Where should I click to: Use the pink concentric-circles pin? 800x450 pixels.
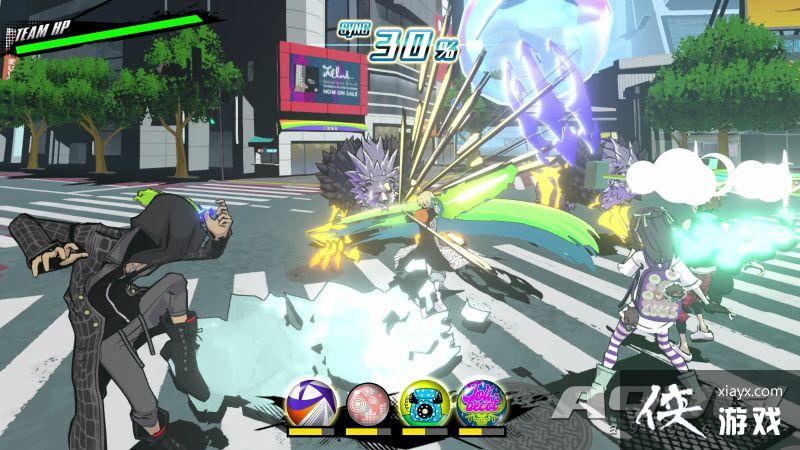tap(367, 406)
